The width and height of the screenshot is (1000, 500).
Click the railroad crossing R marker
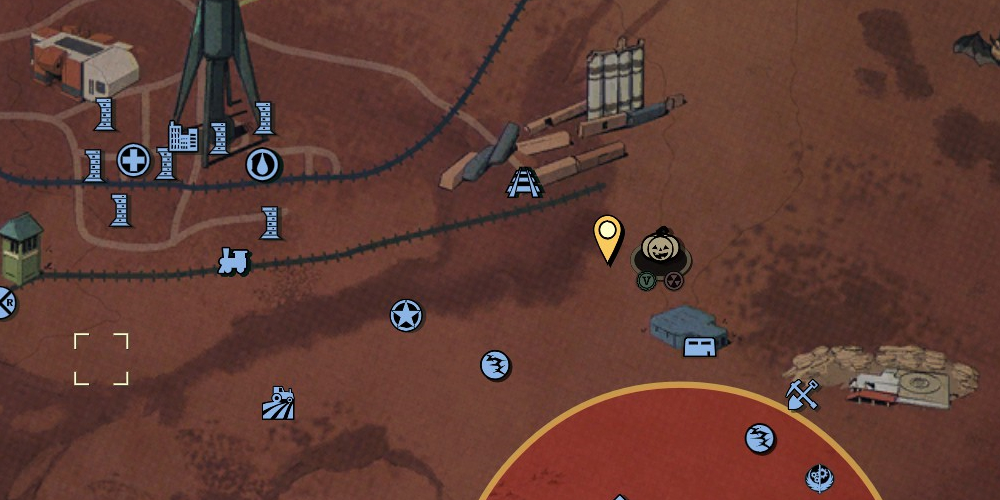tap(5, 300)
